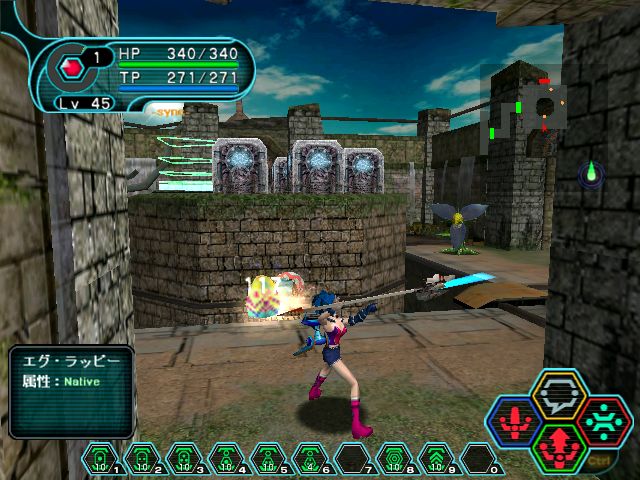This screenshot has height=480, width=640.
Task: Select the red-bordered teal action hexagon
Action: click(x=603, y=419)
